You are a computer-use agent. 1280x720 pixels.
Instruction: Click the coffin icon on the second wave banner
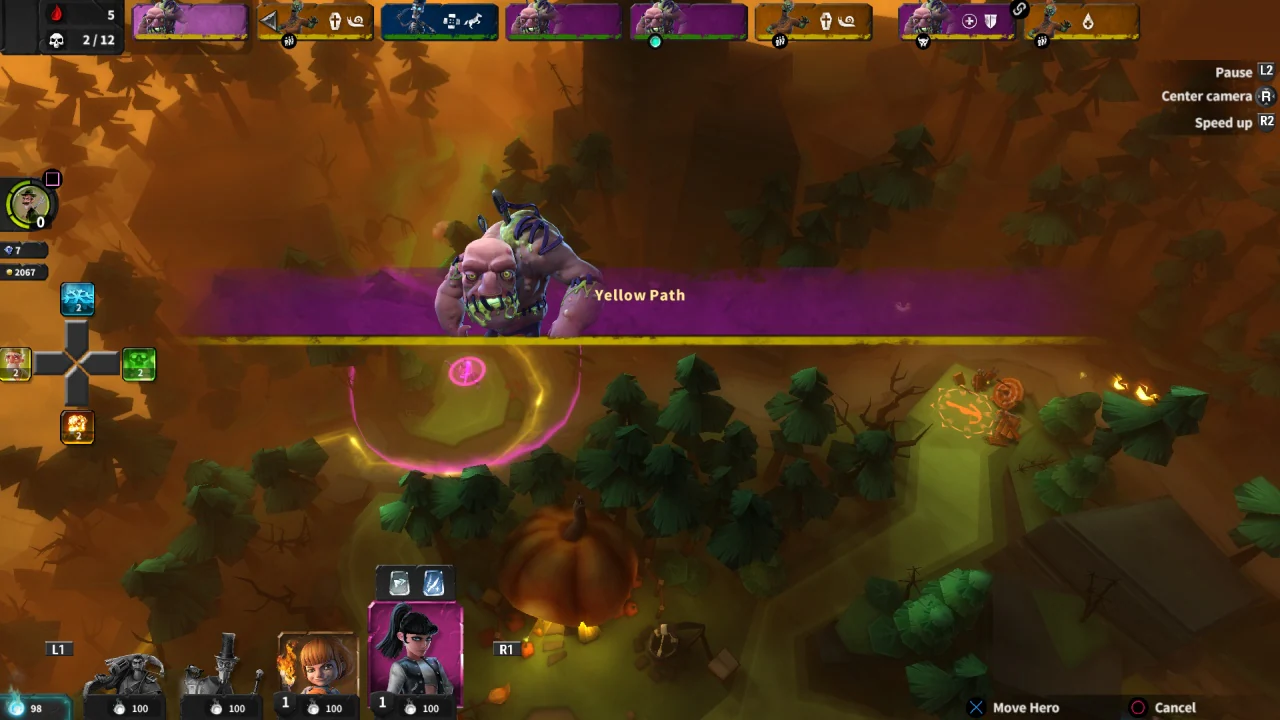[337, 20]
